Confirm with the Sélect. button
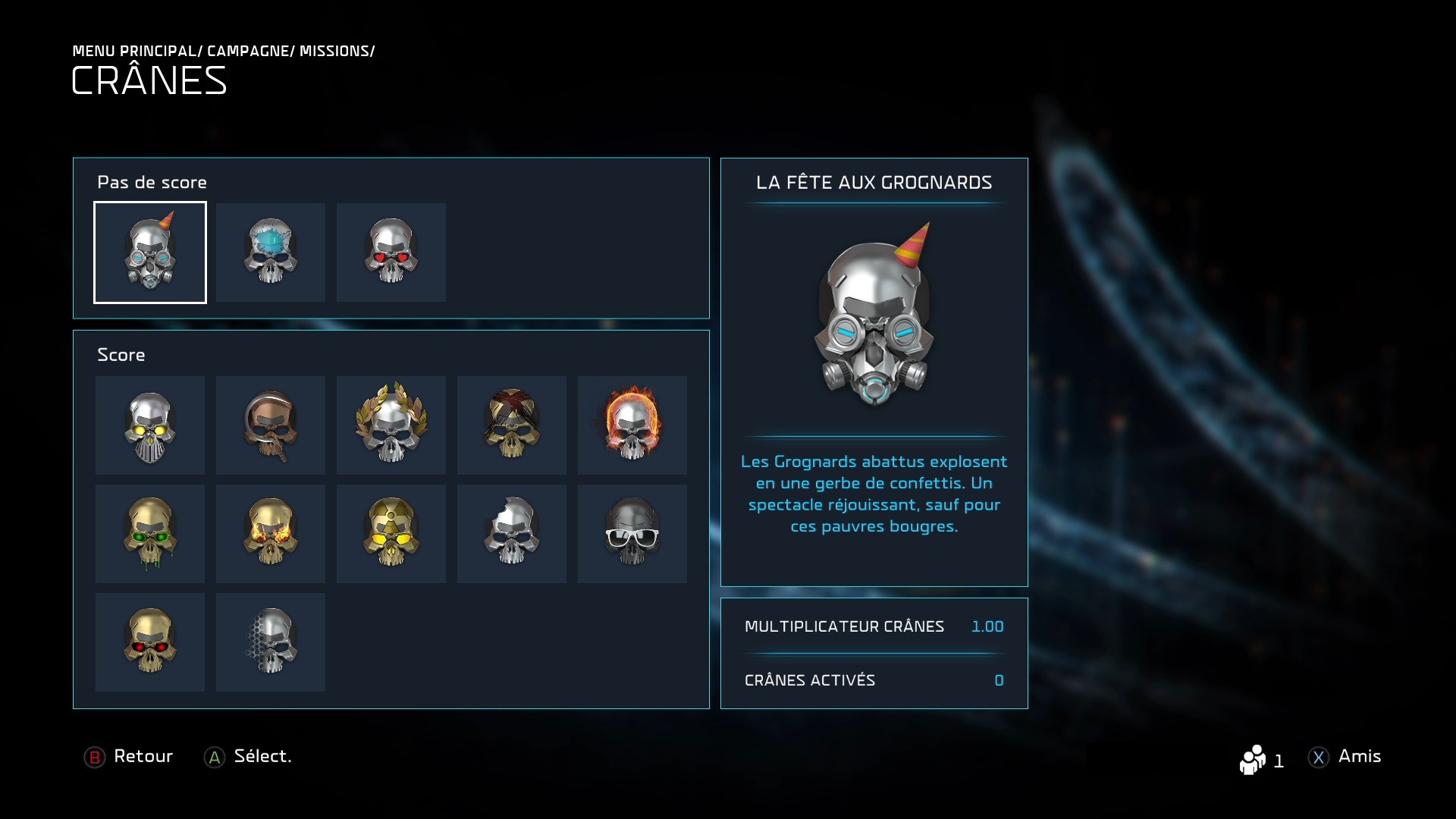The height and width of the screenshot is (819, 1456). point(248,757)
